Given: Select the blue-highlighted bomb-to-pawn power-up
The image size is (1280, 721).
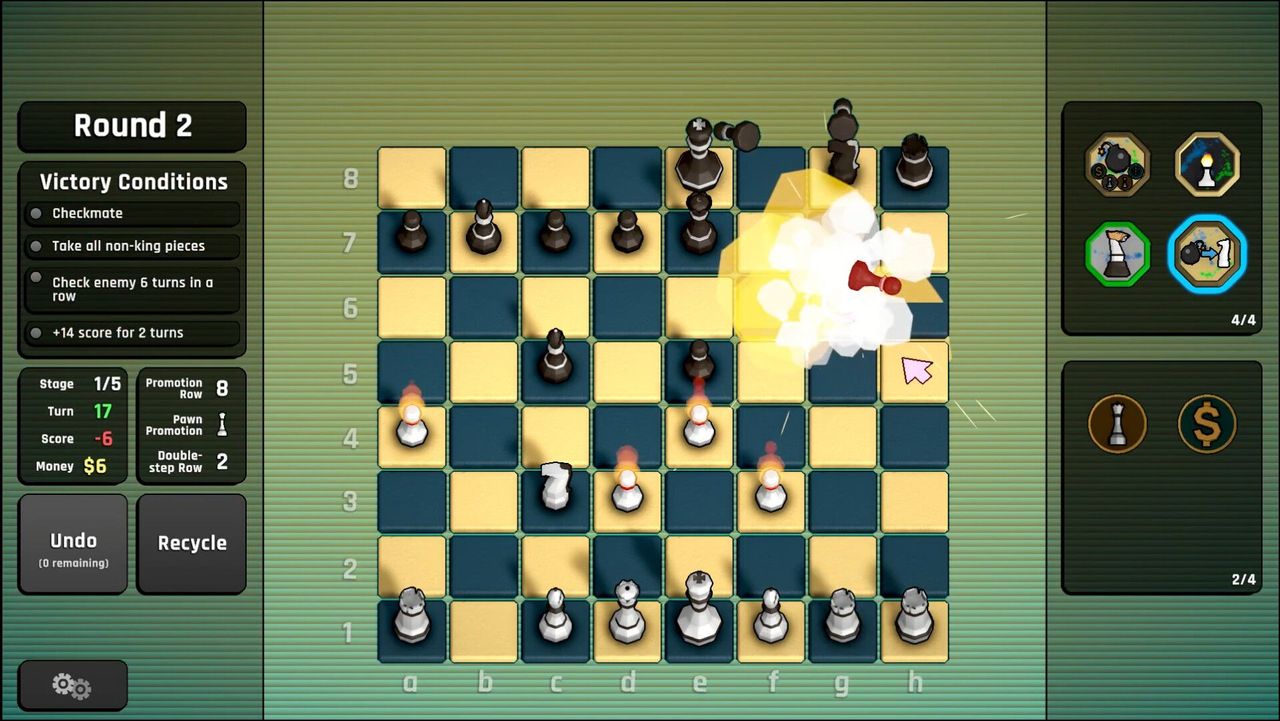Looking at the screenshot, I should point(1205,253).
